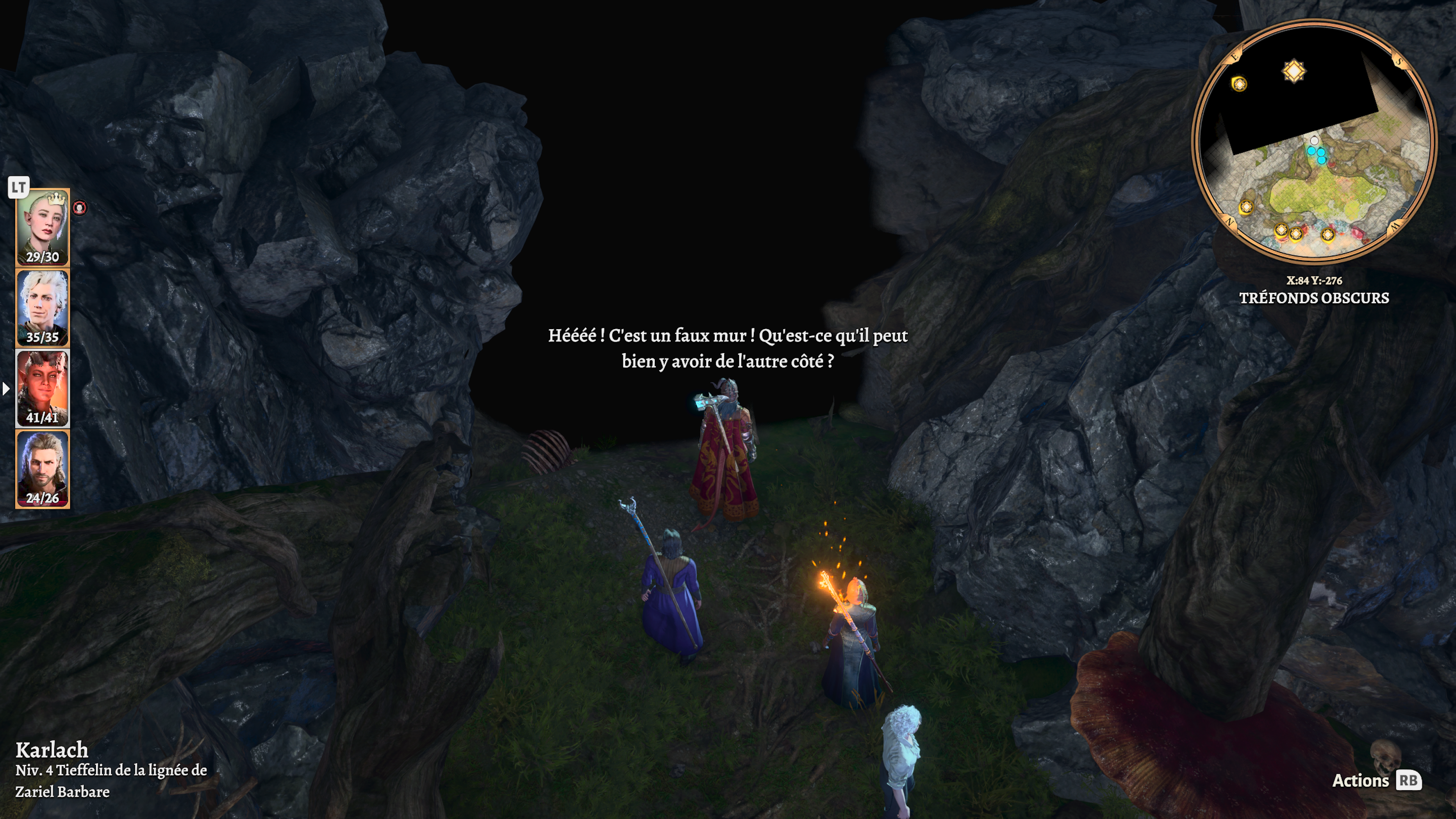Switch to the bearded companion portrait with 24/26 health

pos(42,469)
